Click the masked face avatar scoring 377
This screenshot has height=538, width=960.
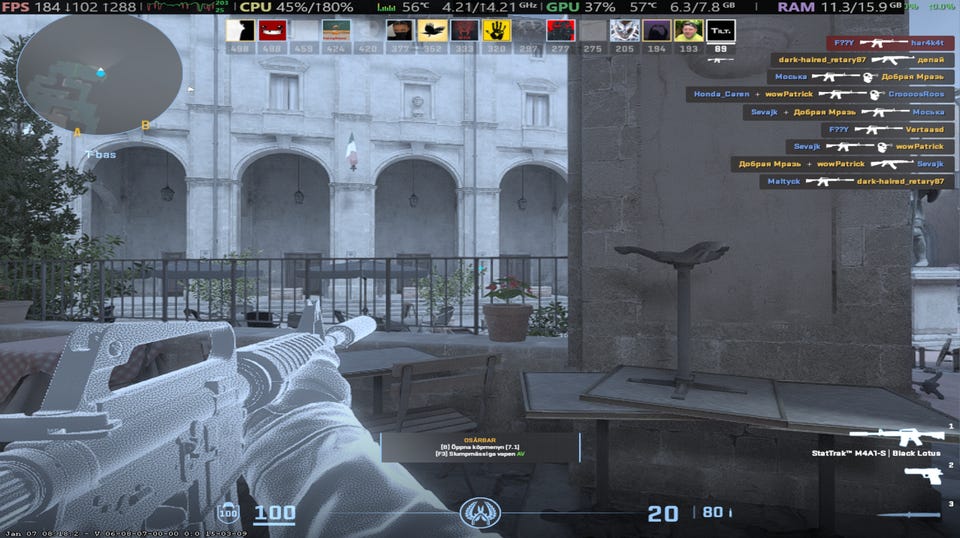(400, 31)
